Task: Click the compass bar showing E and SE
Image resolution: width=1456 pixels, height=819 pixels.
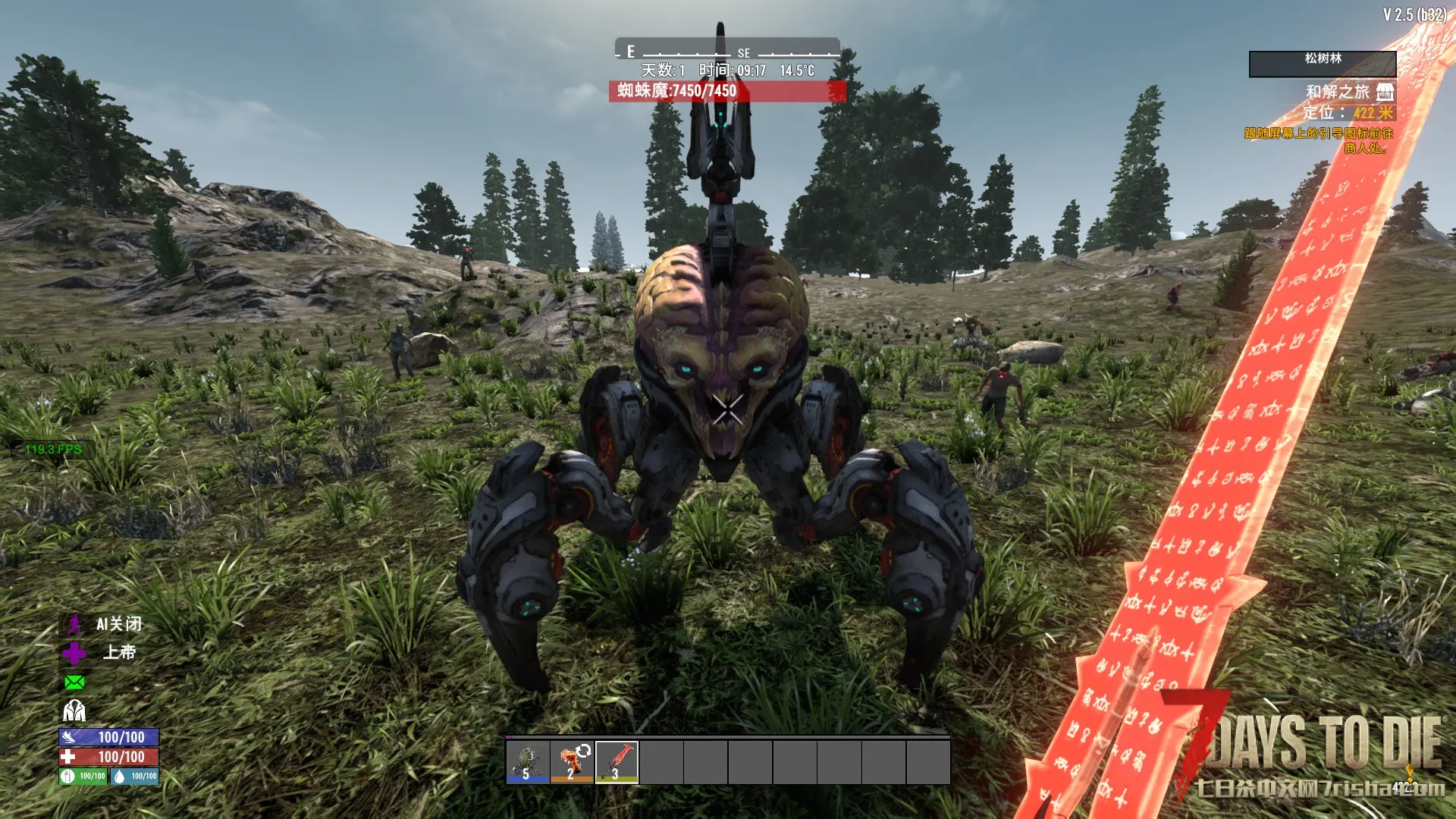Action: pos(726,50)
